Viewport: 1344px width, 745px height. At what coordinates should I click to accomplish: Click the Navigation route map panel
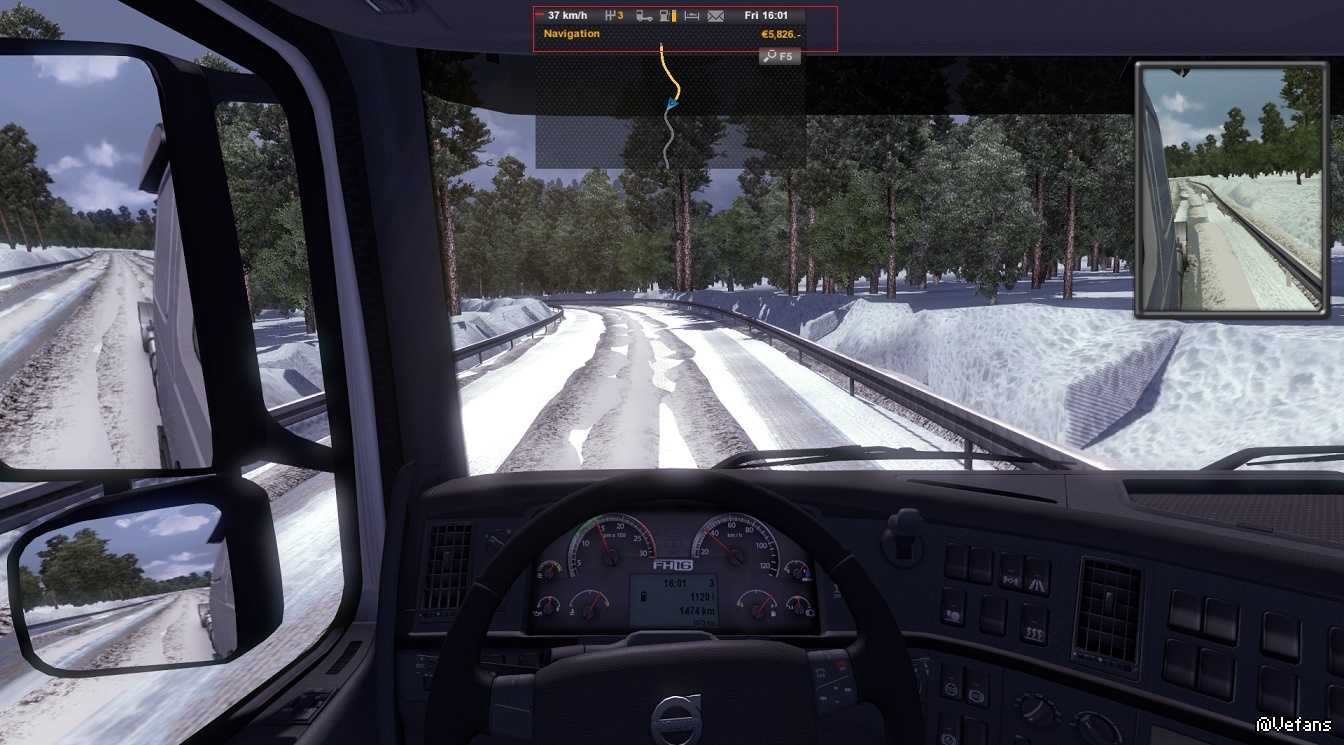(670, 108)
